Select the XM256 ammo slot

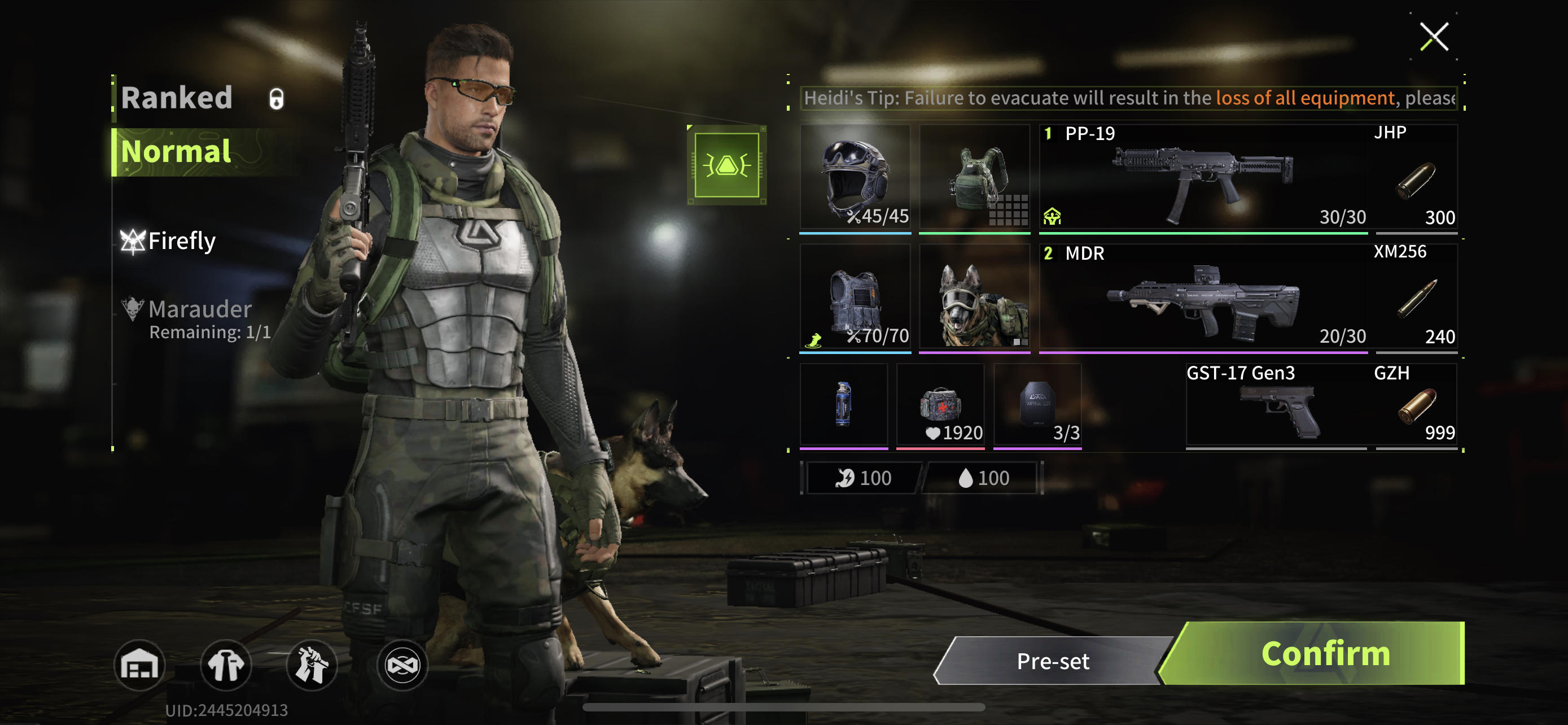[1416, 297]
